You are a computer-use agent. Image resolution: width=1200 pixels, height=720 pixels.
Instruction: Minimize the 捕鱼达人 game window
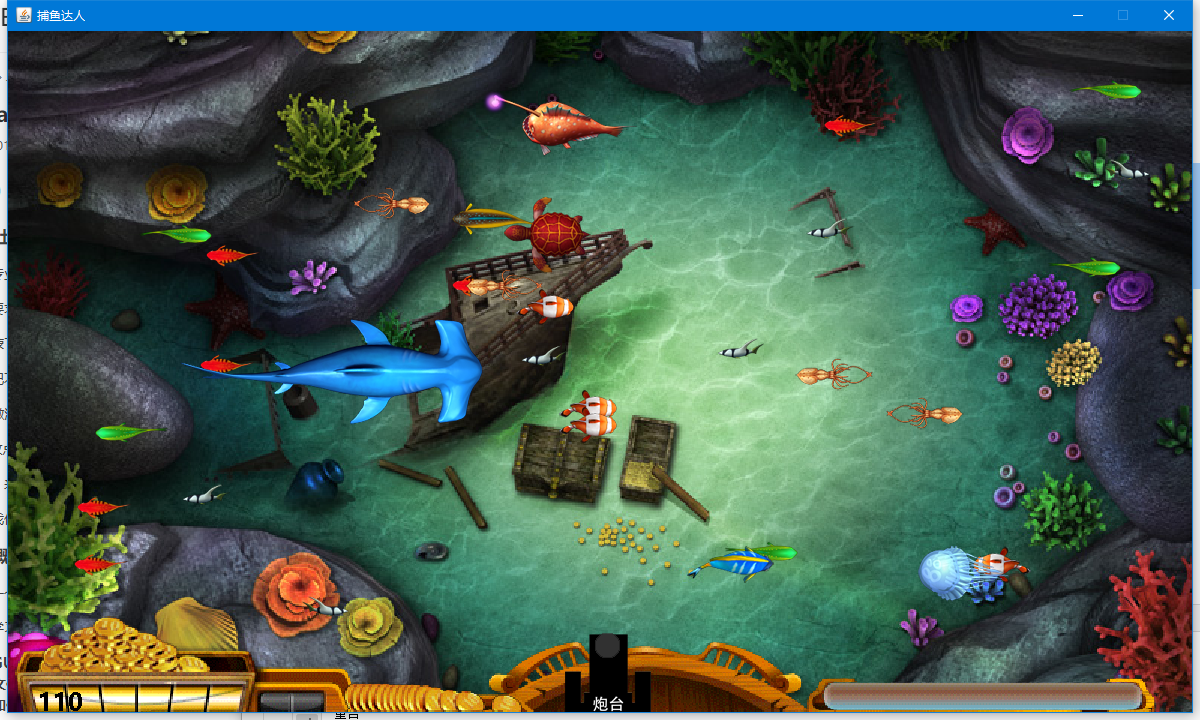(1078, 15)
